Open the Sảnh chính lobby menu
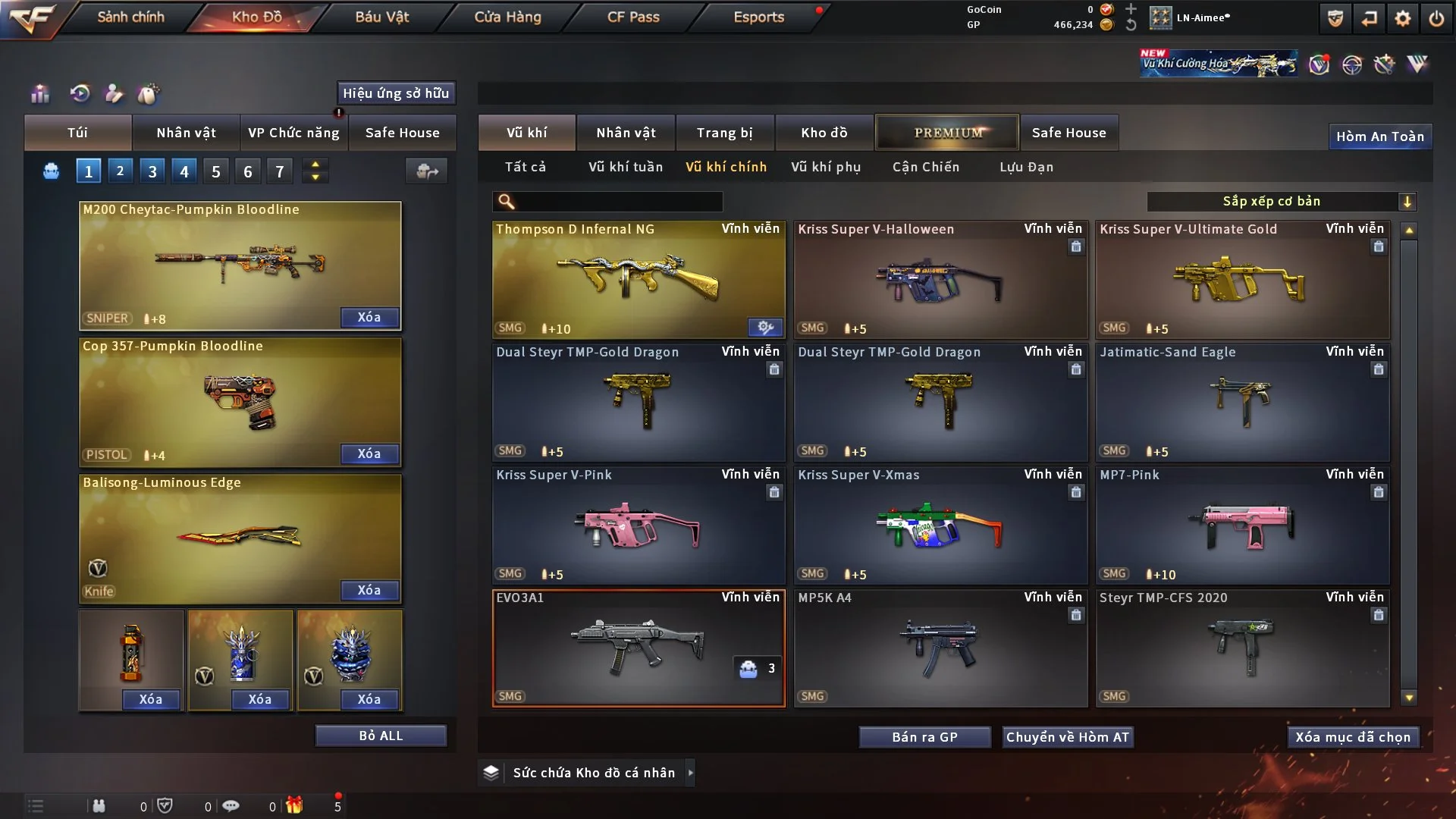 (x=130, y=17)
